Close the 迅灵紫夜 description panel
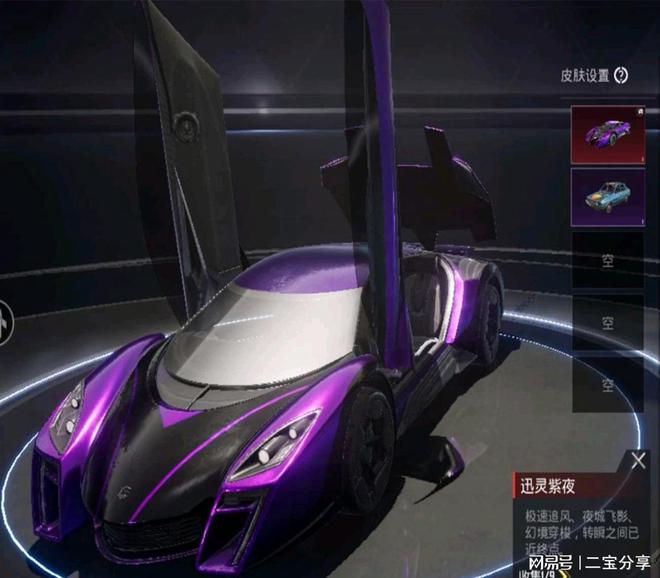The width and height of the screenshot is (660, 578). point(638,460)
